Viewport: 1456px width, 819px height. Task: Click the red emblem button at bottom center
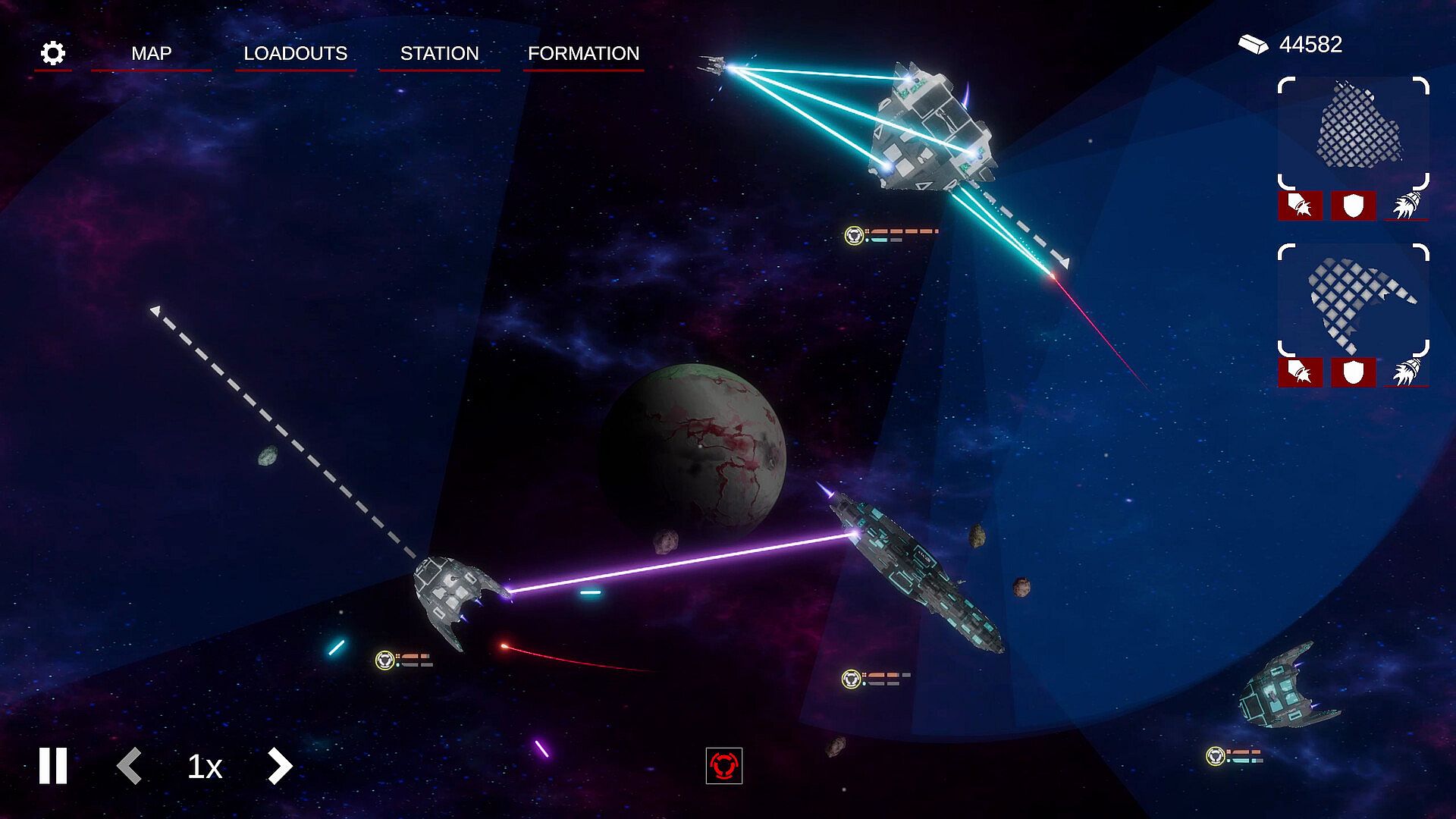click(723, 766)
